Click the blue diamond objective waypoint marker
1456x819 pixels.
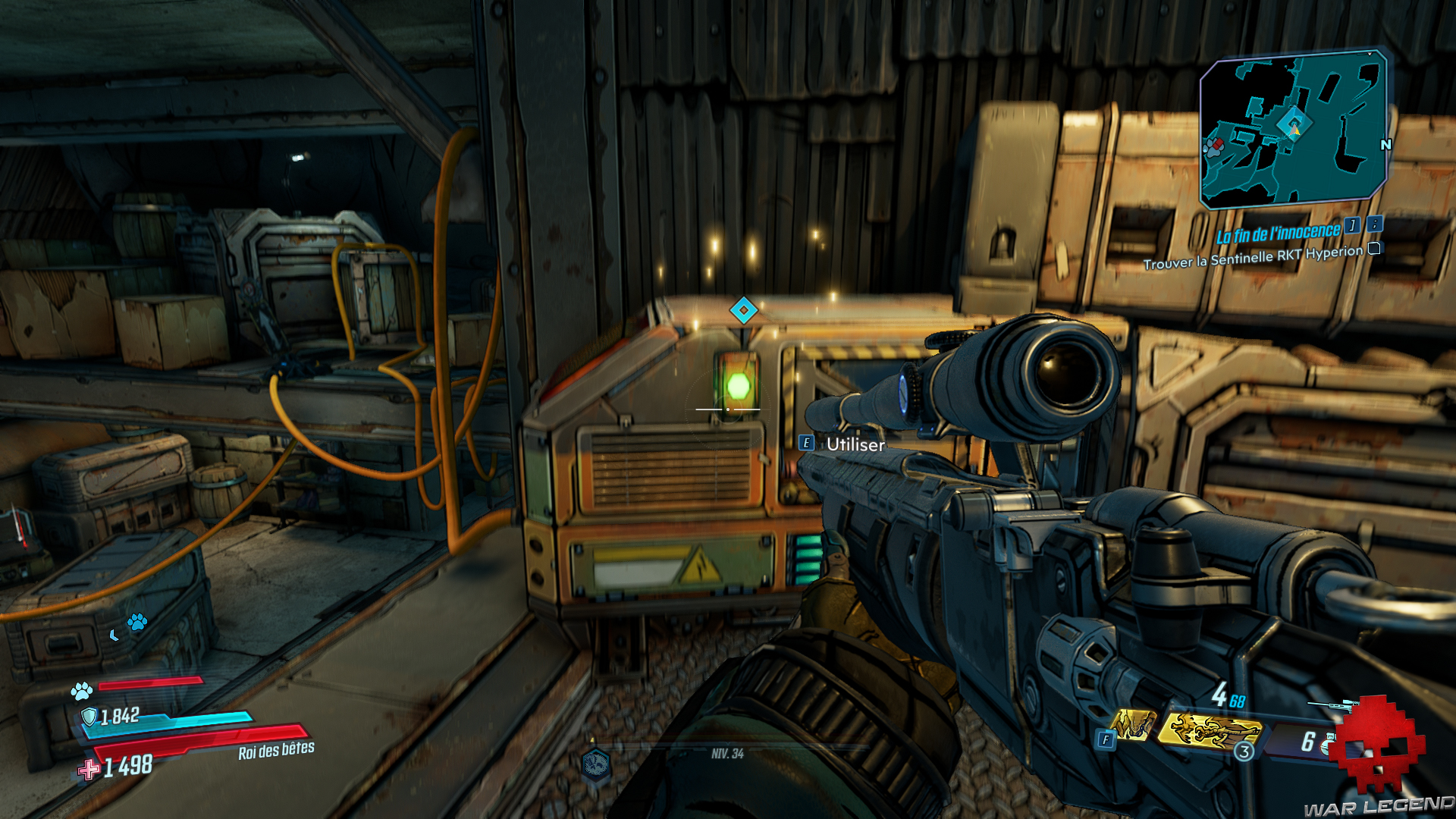point(743,310)
